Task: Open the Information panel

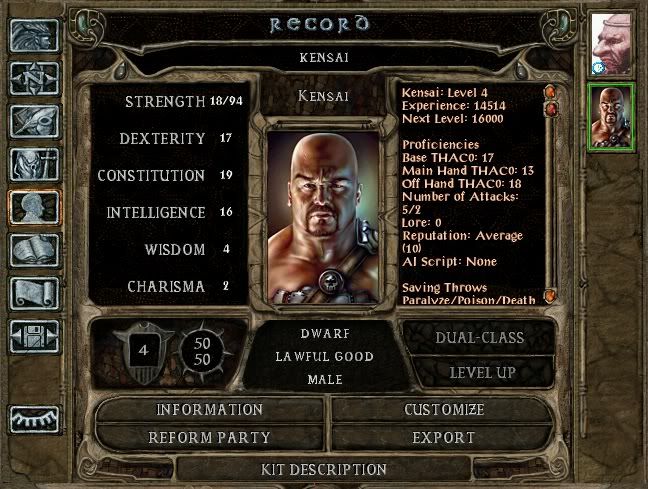Action: point(209,410)
